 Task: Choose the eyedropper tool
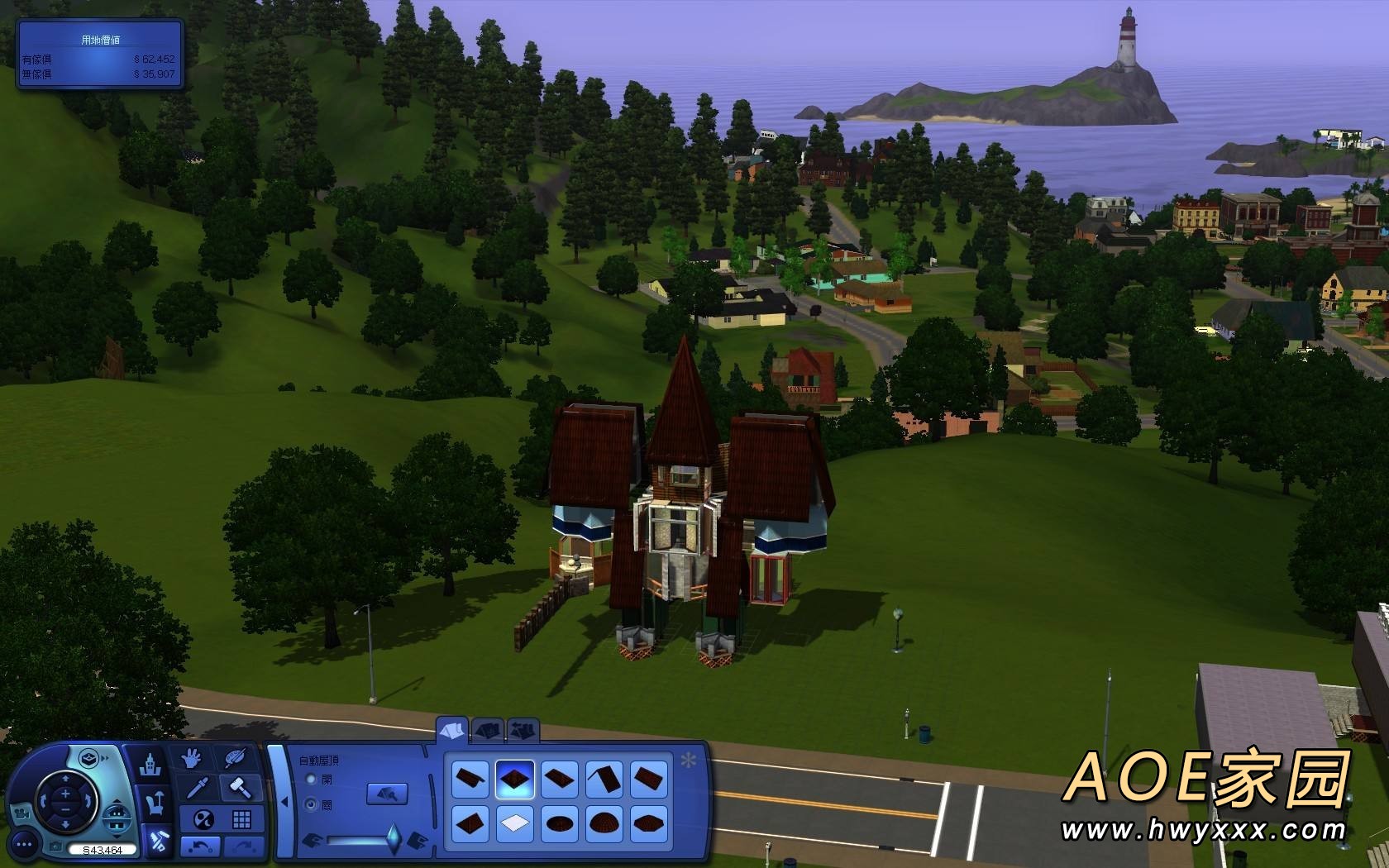[x=198, y=787]
